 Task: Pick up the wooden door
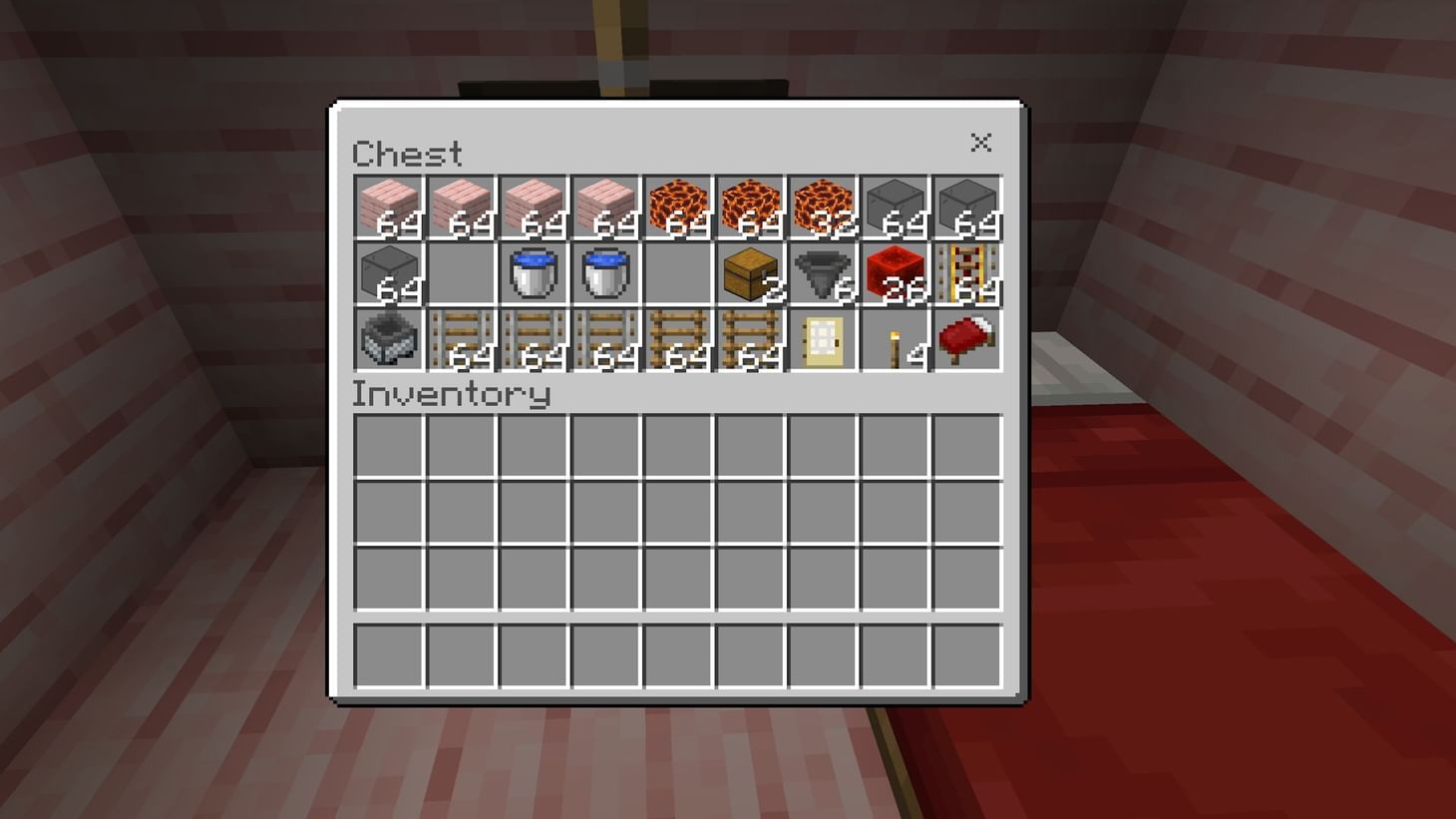tap(821, 336)
